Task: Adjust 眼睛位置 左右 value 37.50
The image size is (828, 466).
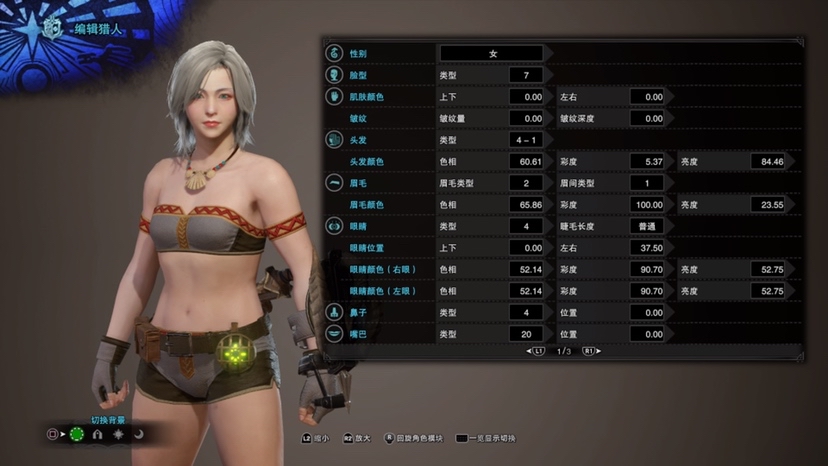Action: click(647, 247)
